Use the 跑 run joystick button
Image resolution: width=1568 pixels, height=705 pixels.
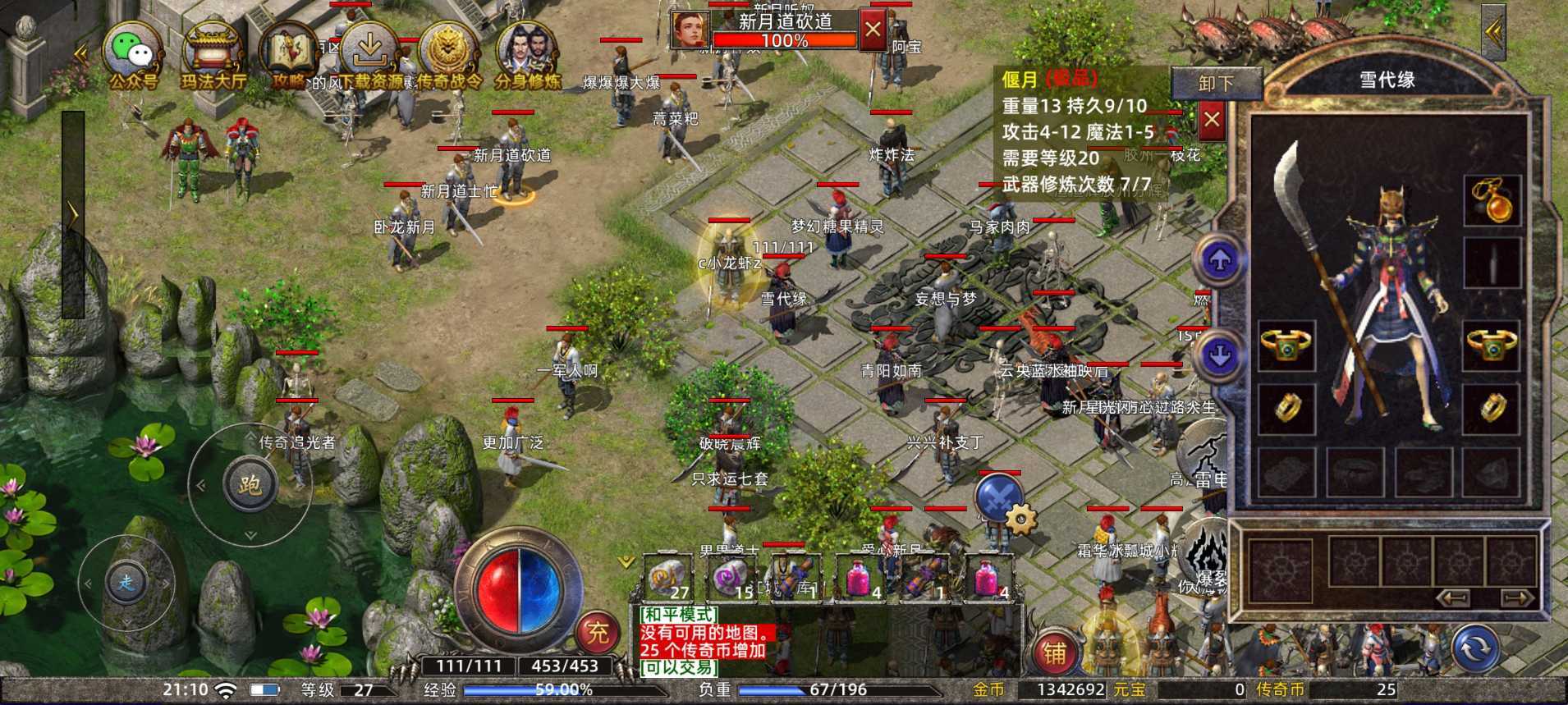(x=250, y=484)
